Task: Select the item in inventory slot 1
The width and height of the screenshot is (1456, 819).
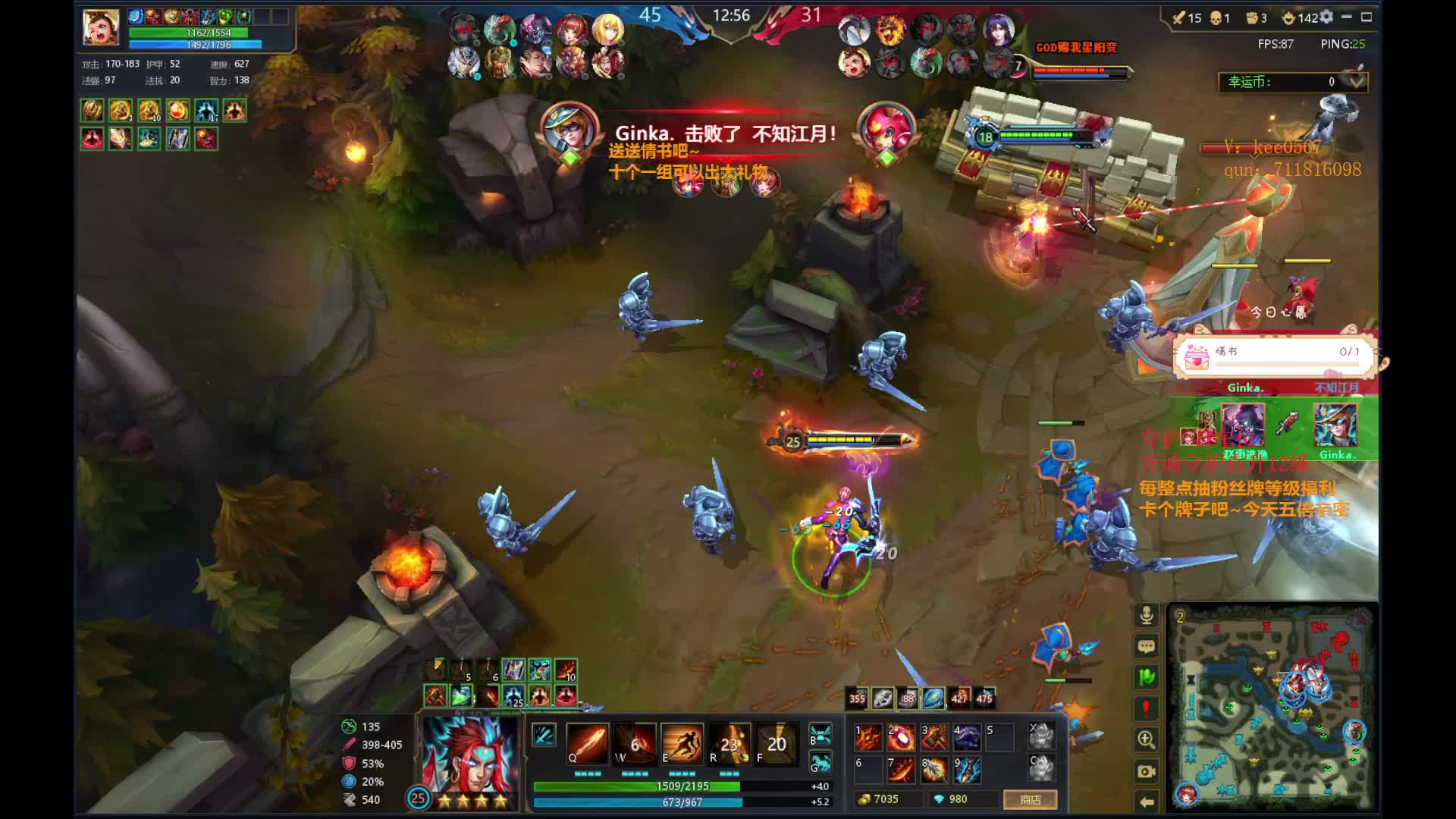Action: (869, 736)
